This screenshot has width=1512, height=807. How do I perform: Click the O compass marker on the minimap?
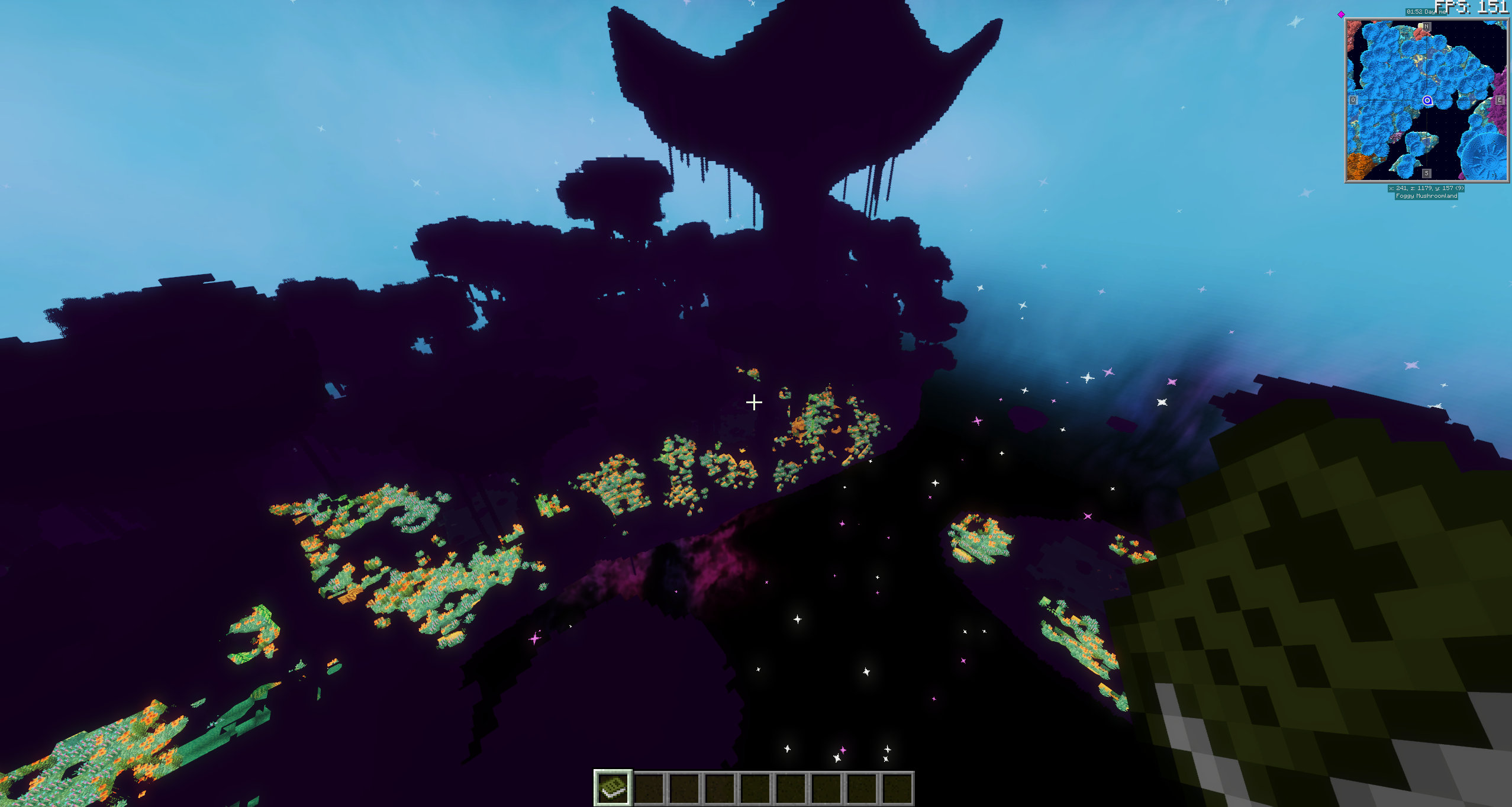tap(1353, 99)
